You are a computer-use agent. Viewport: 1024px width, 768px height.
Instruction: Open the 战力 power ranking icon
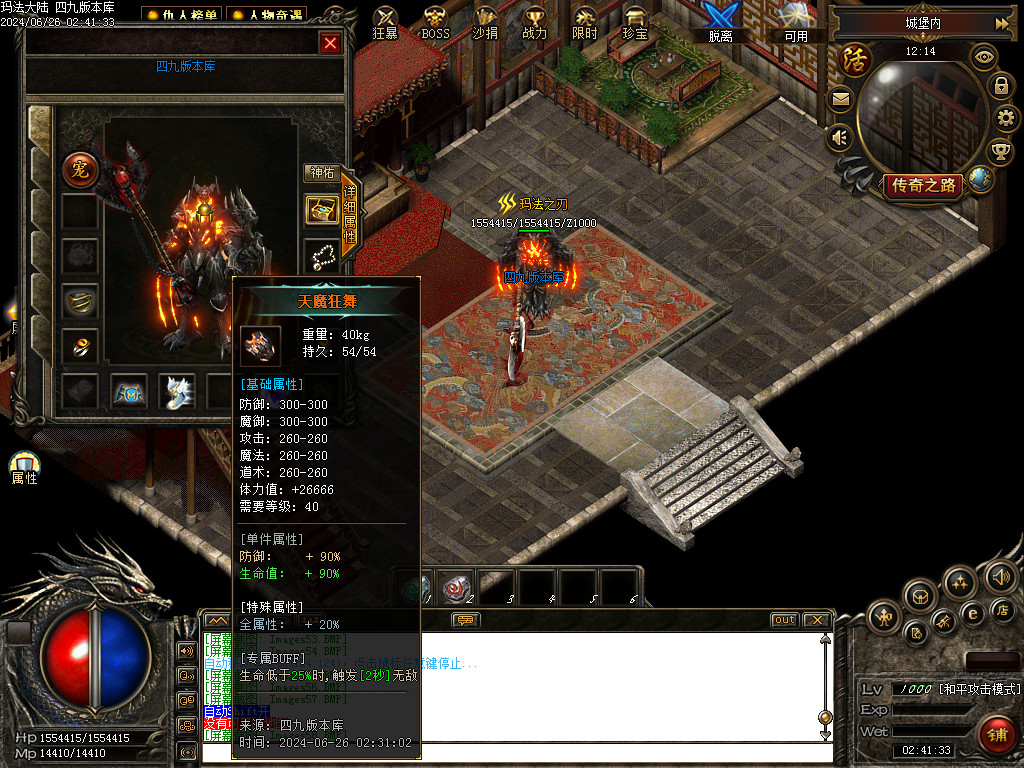535,22
